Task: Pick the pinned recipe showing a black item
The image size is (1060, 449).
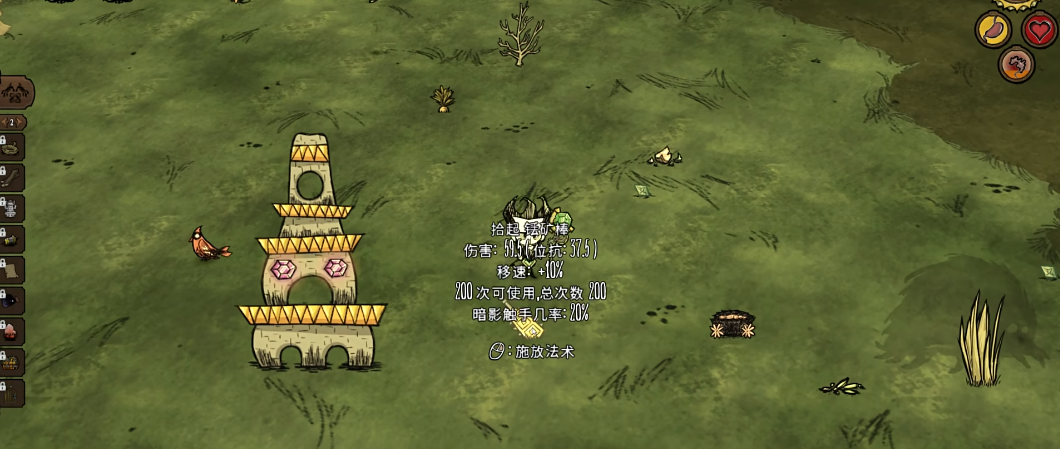Action: pyautogui.click(x=13, y=301)
